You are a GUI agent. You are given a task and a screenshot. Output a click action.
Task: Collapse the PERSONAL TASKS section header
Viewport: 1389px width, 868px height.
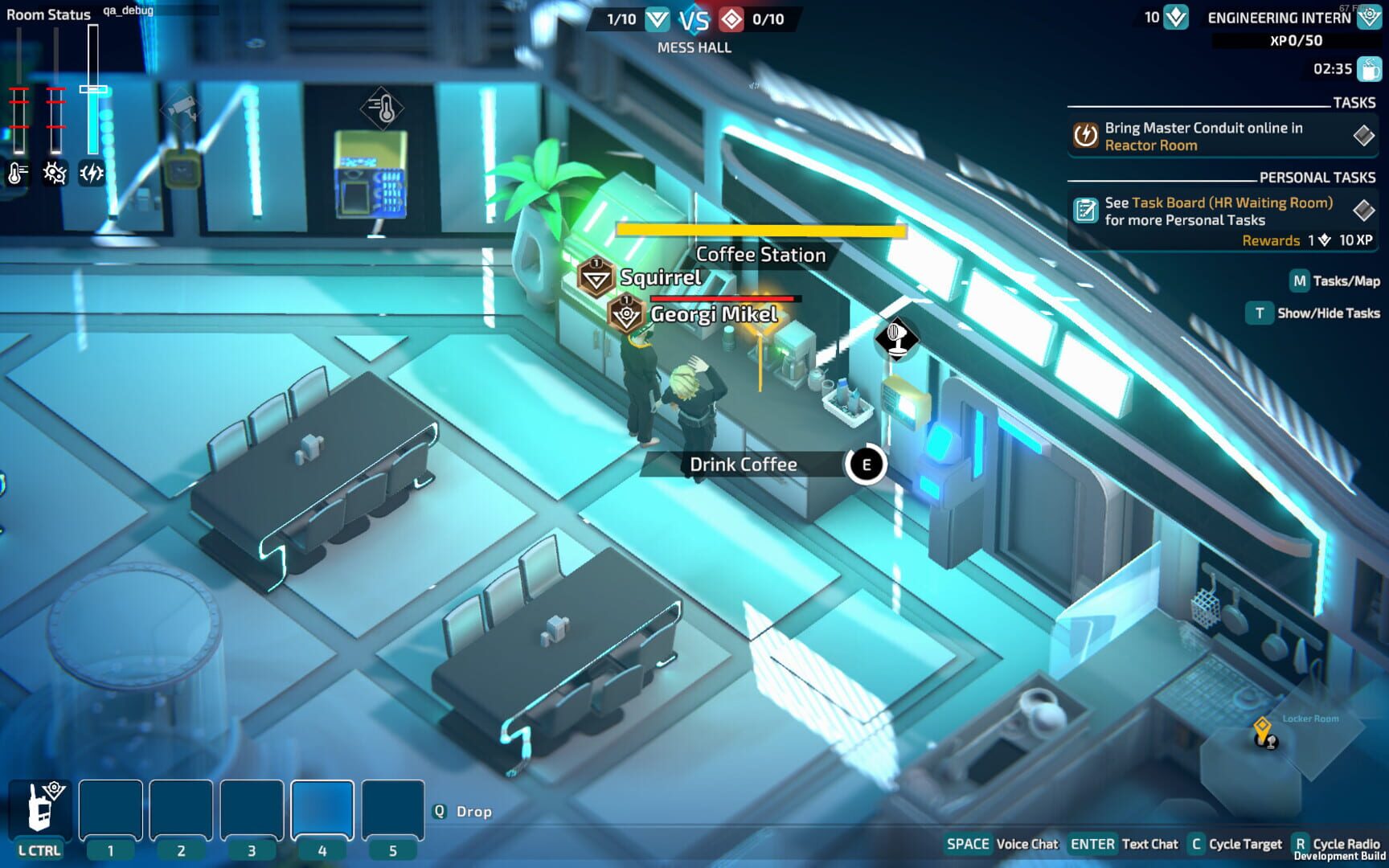click(x=1319, y=177)
